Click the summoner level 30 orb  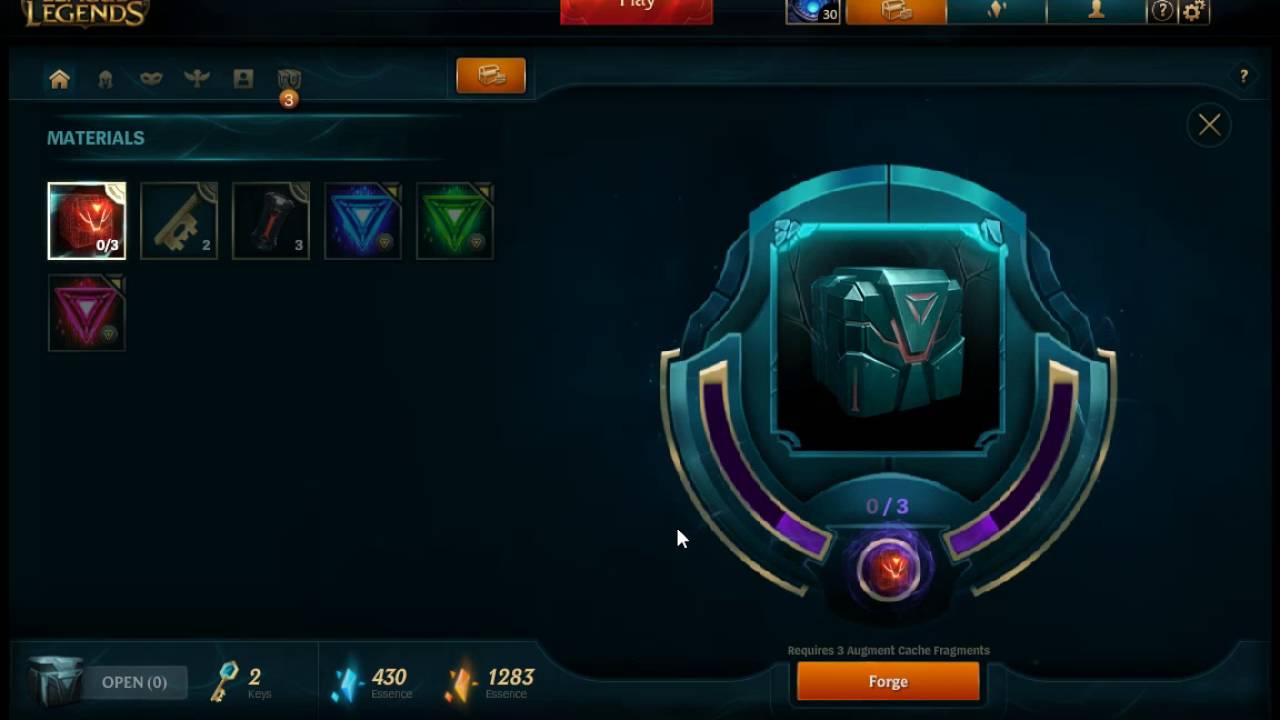812,12
